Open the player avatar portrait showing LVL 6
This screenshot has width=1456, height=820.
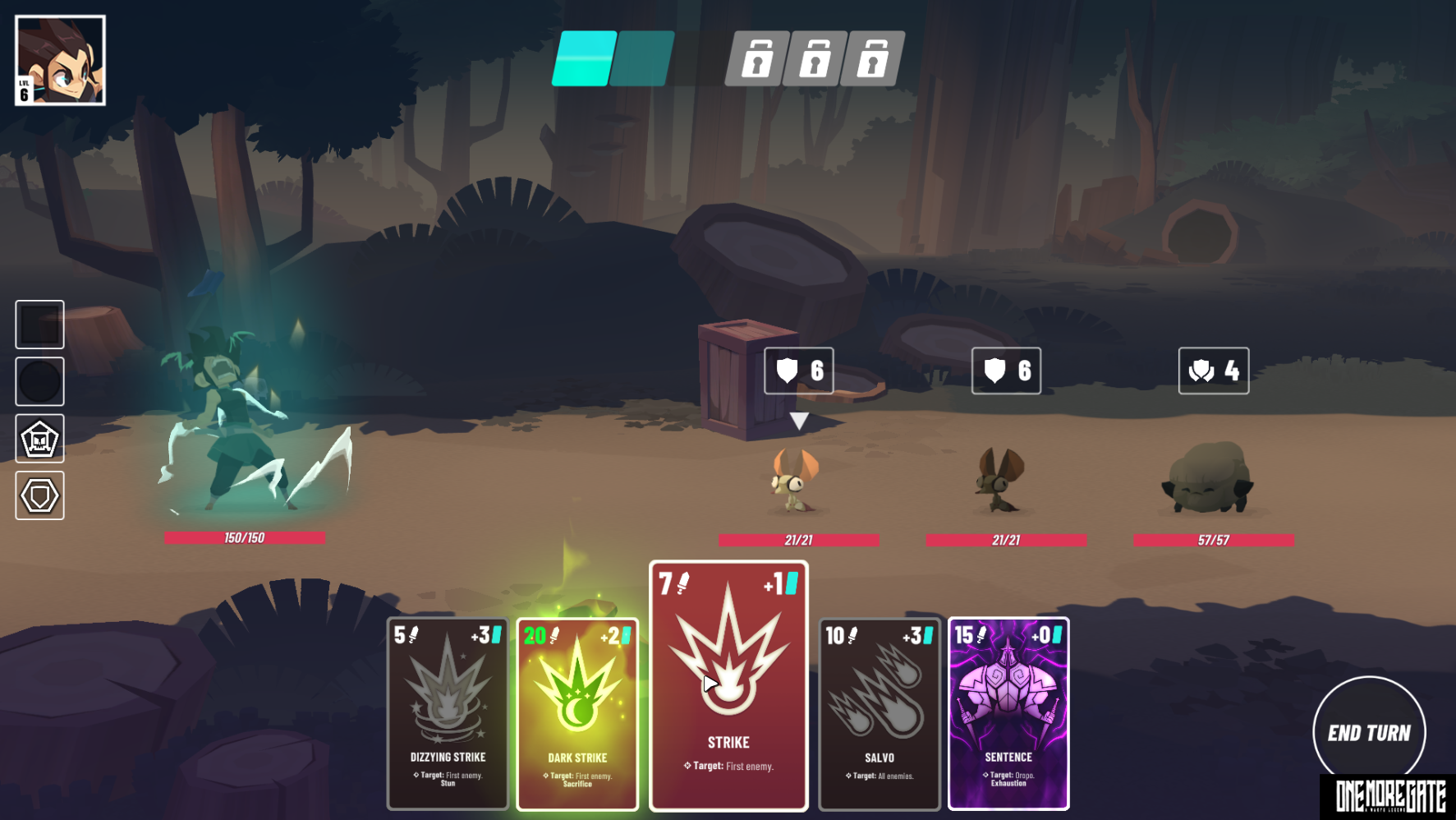[x=60, y=59]
